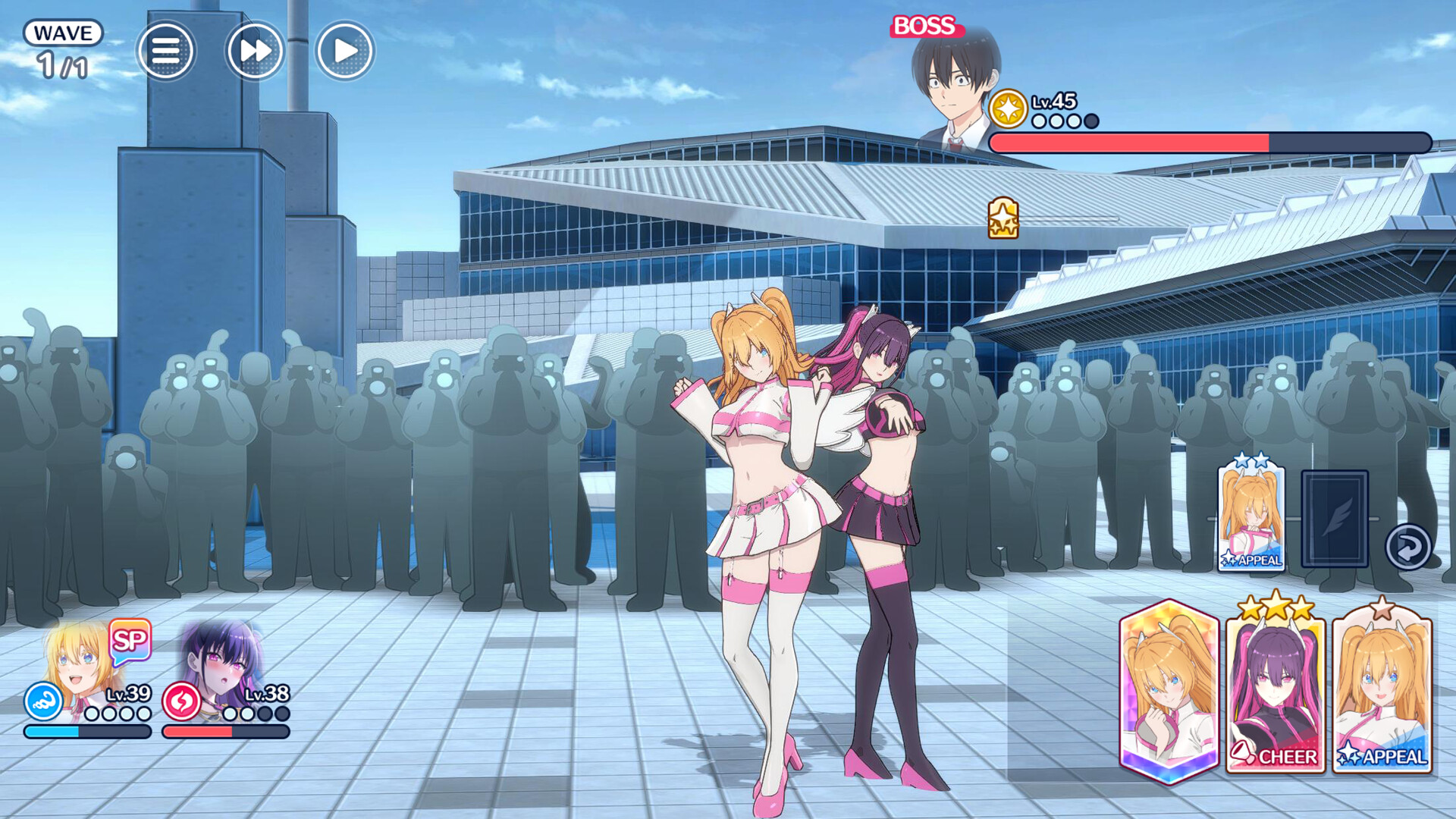The width and height of the screenshot is (1456, 819).
Task: Open the in-battle menu via hamburger icon
Action: point(167,49)
